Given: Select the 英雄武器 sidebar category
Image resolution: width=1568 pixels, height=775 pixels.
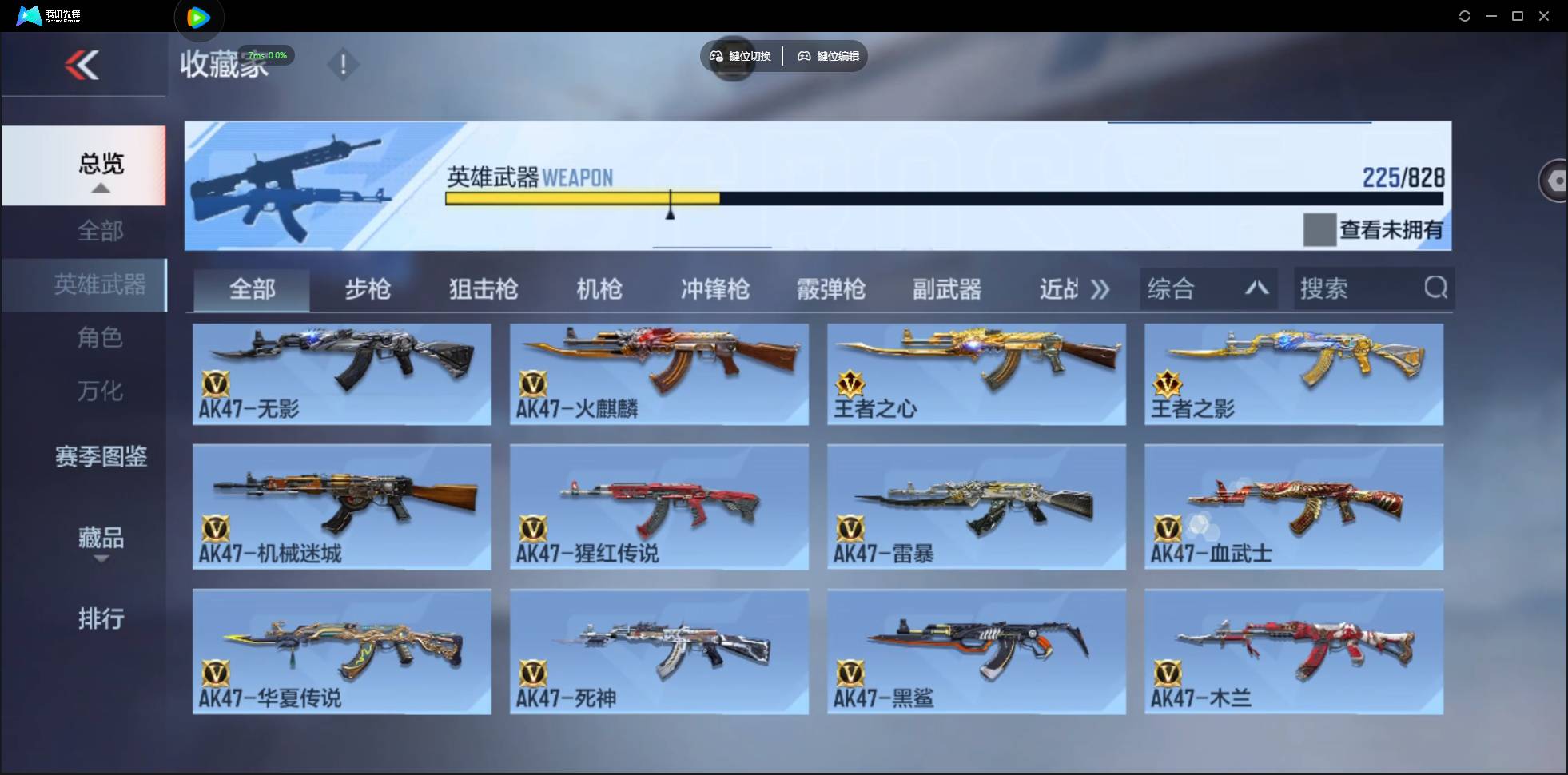Looking at the screenshot, I should coord(100,285).
